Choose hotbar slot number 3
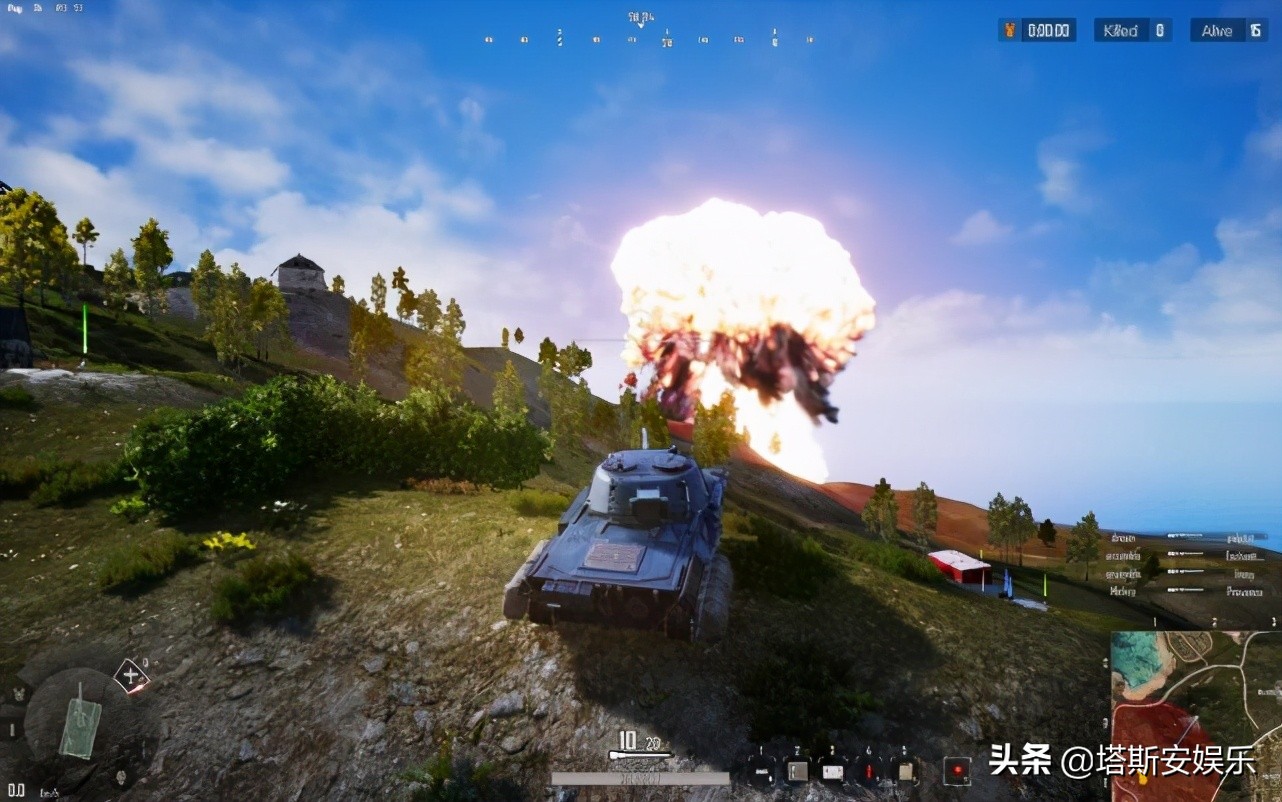 pyautogui.click(x=833, y=771)
